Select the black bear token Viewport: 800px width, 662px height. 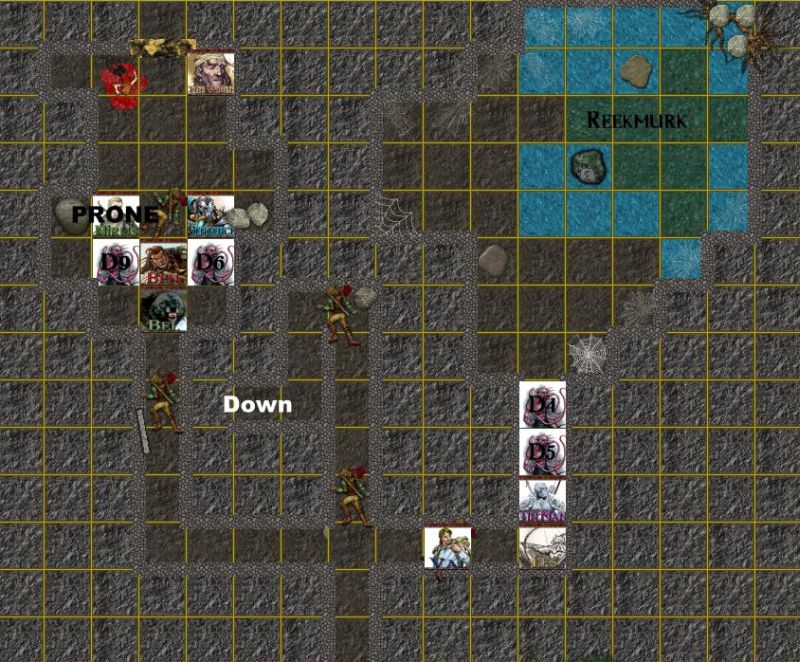tap(163, 310)
